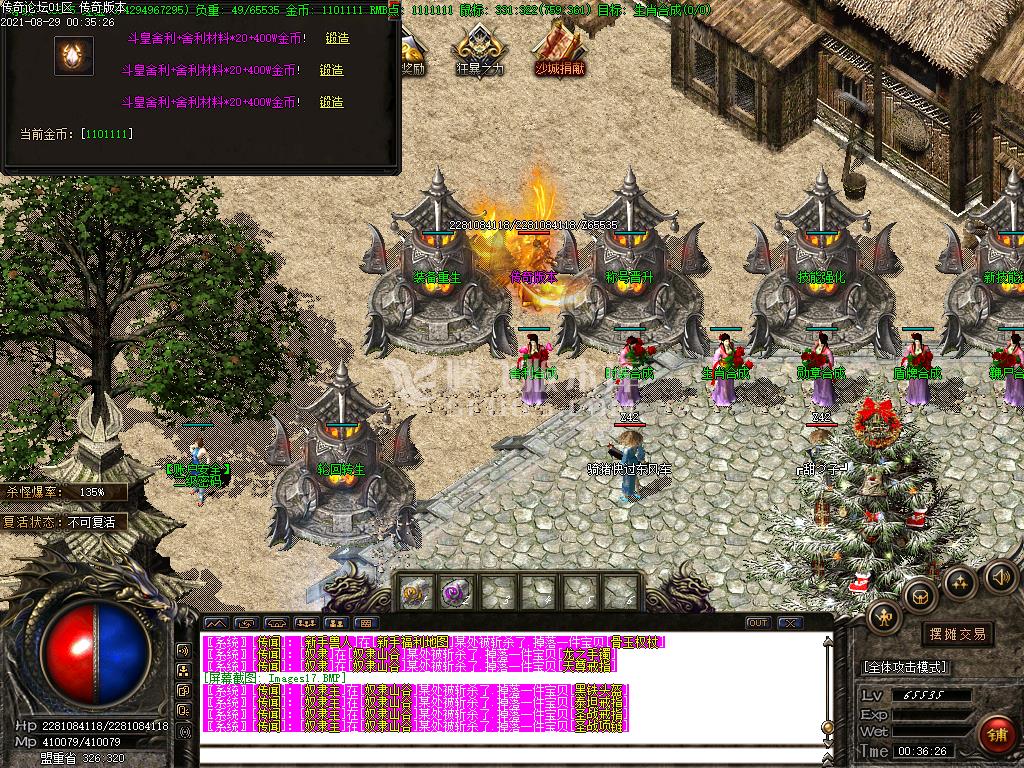Click the mountain-shaped button above the chat

[216, 623]
